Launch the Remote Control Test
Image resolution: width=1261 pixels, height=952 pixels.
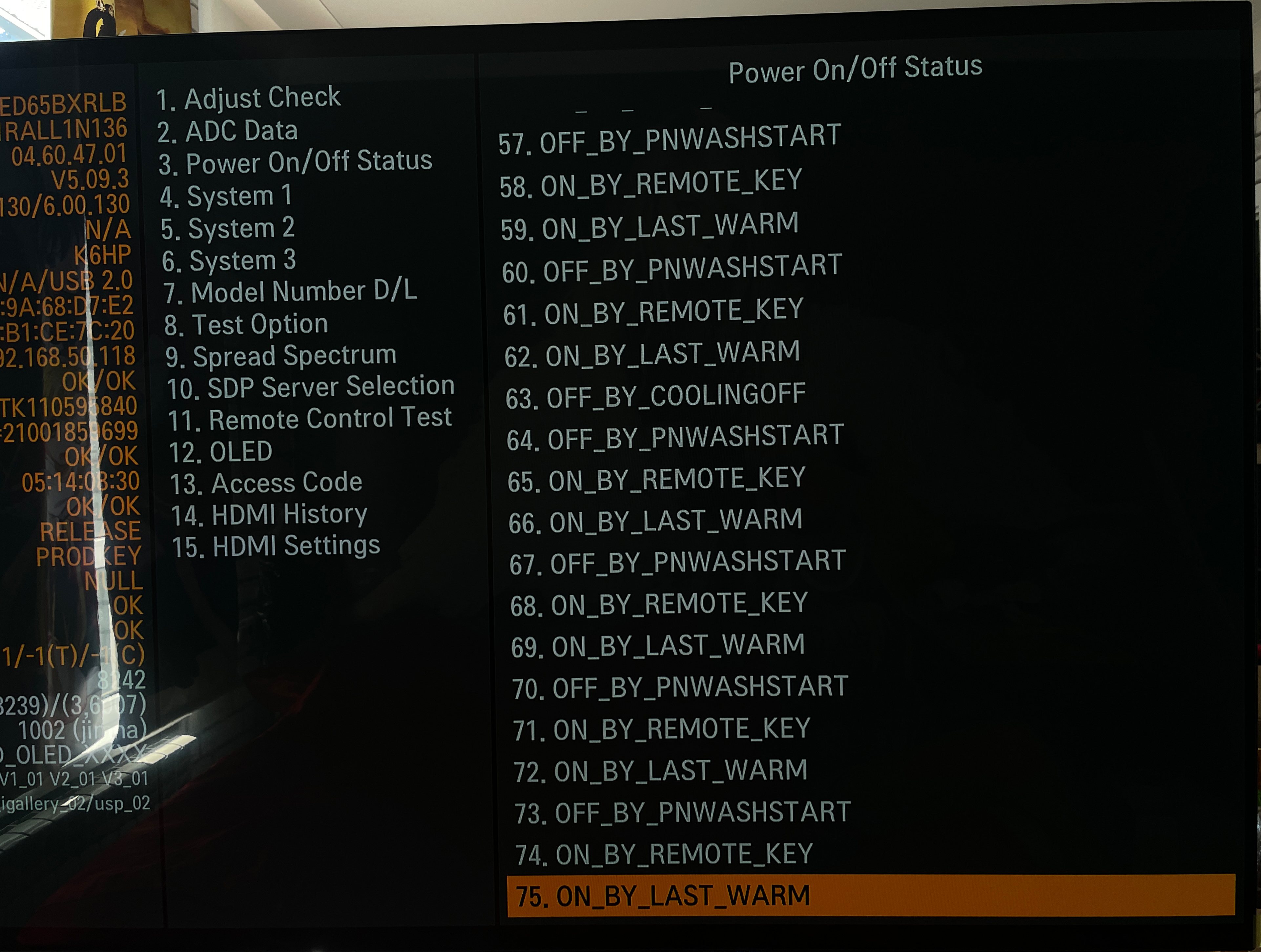(x=310, y=419)
